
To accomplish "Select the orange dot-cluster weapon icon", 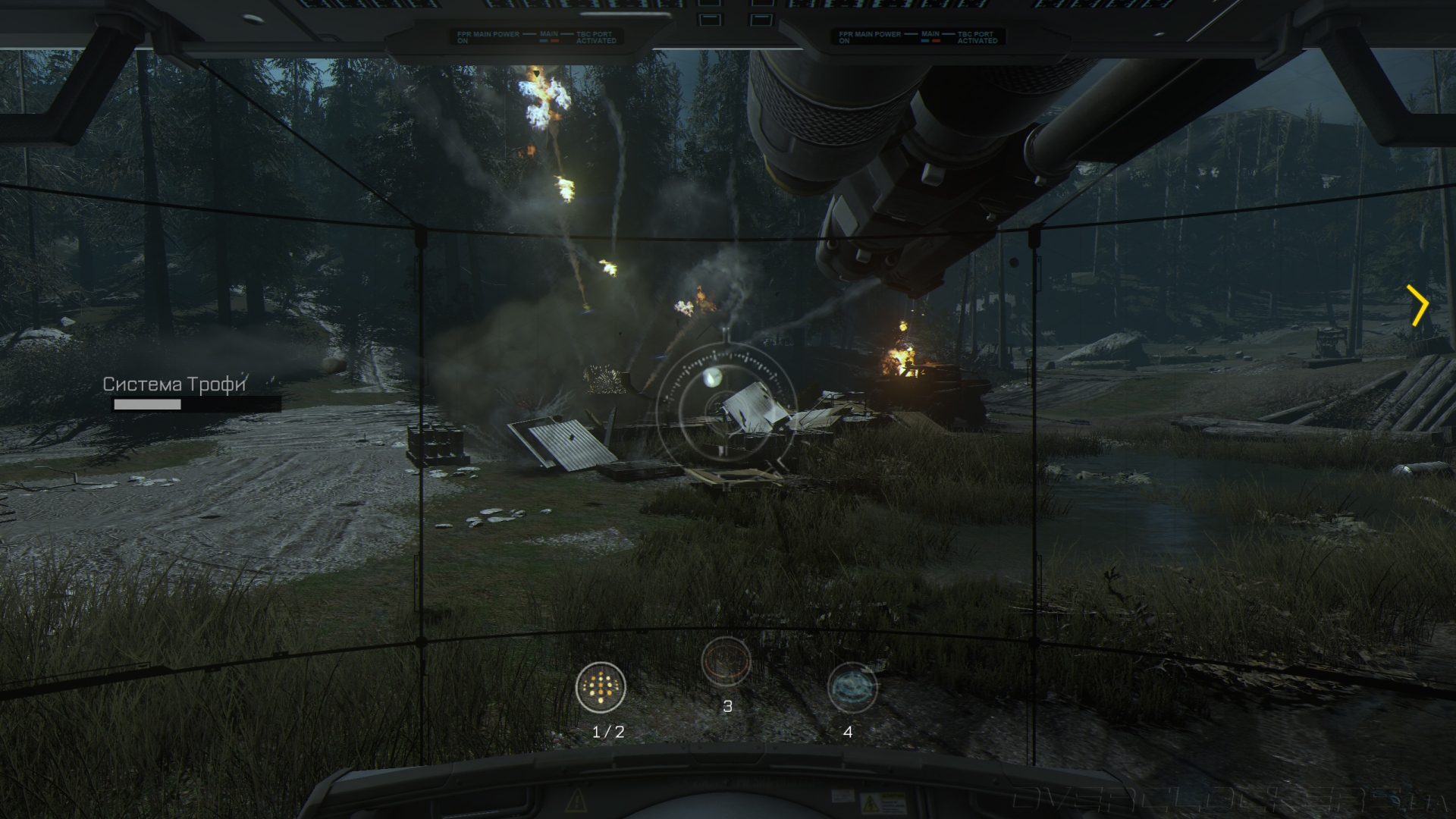I will (x=601, y=687).
